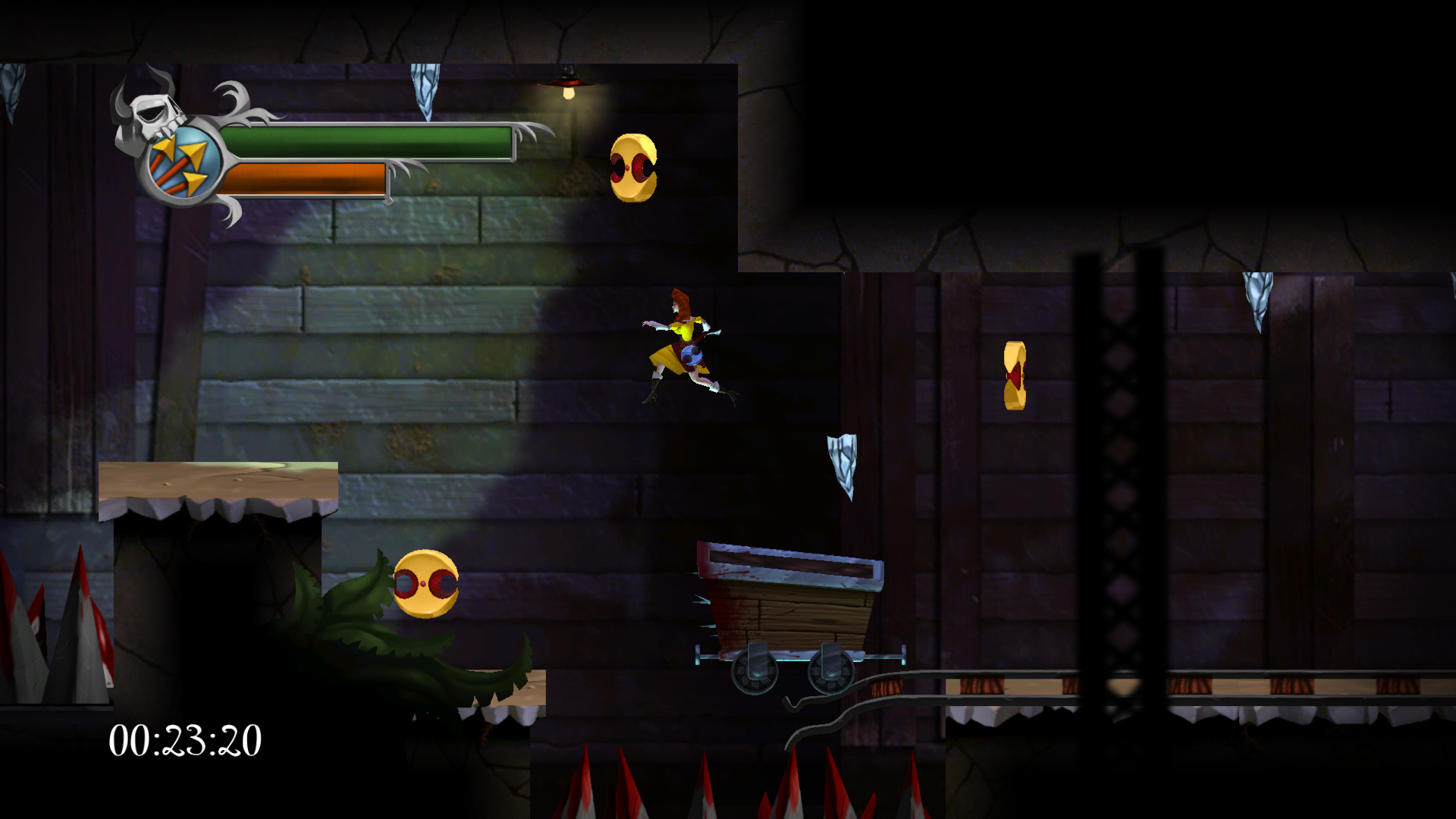Viewport: 1456px width, 819px height.
Task: Click the green health bar
Action: (364, 143)
